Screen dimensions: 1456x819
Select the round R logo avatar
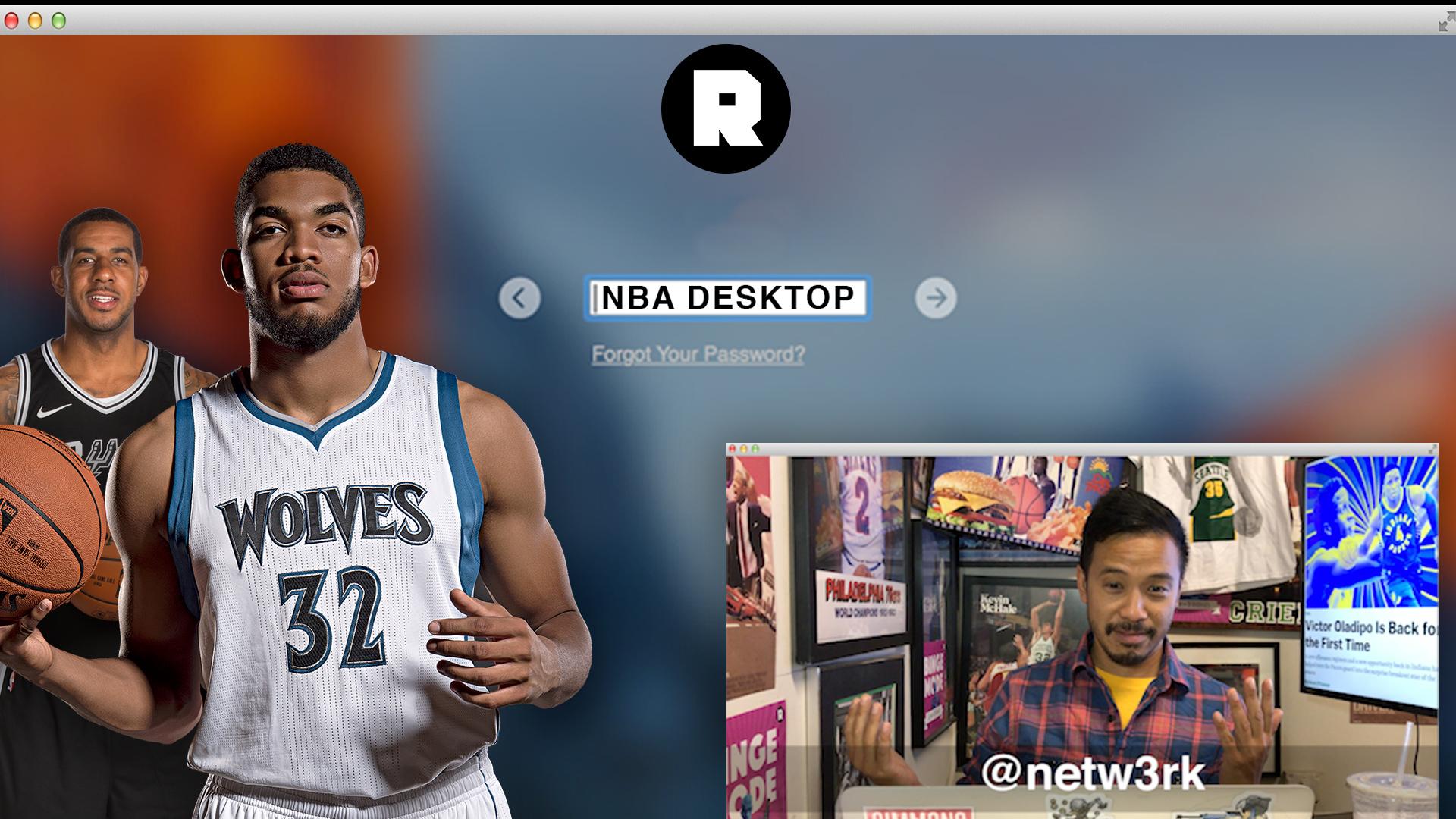pos(726,109)
